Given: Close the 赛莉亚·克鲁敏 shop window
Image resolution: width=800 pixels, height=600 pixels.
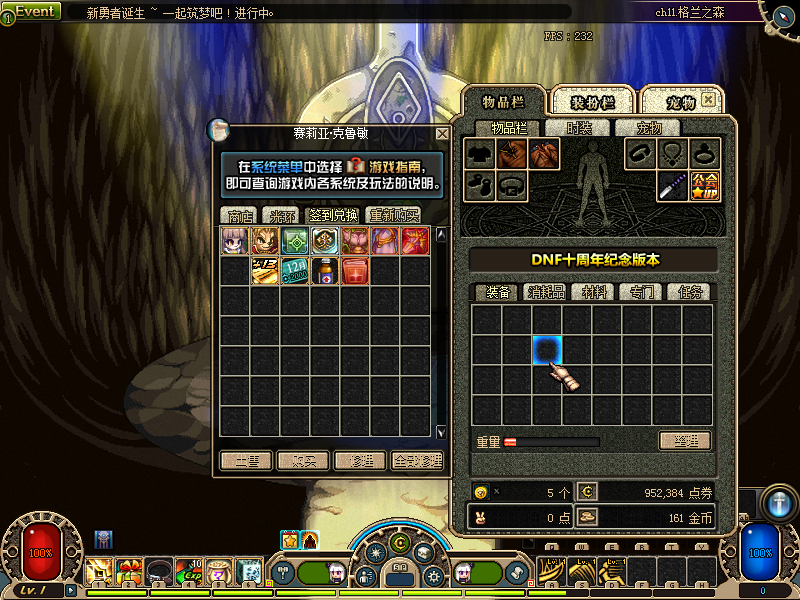Looking at the screenshot, I should pos(442,133).
